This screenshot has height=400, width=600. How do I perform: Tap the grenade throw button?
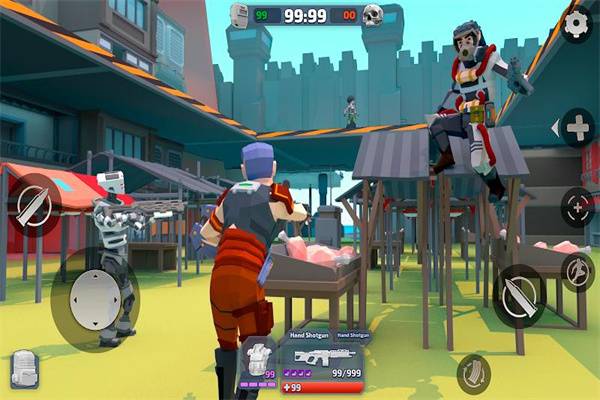[577, 270]
